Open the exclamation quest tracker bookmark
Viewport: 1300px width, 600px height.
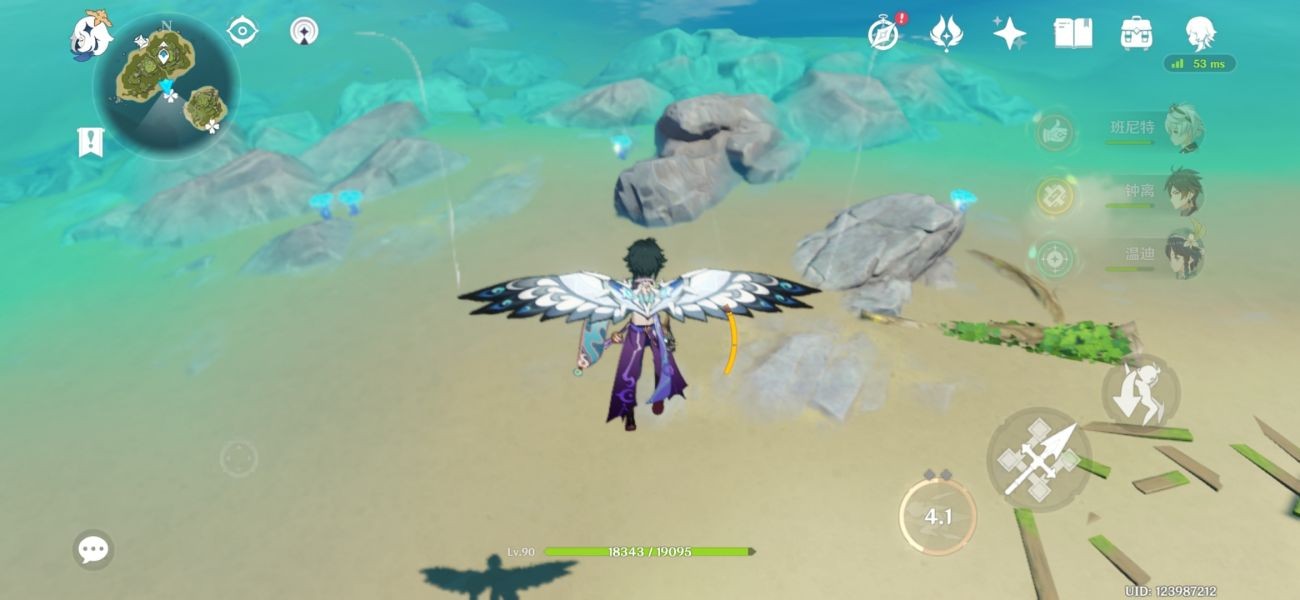(91, 142)
